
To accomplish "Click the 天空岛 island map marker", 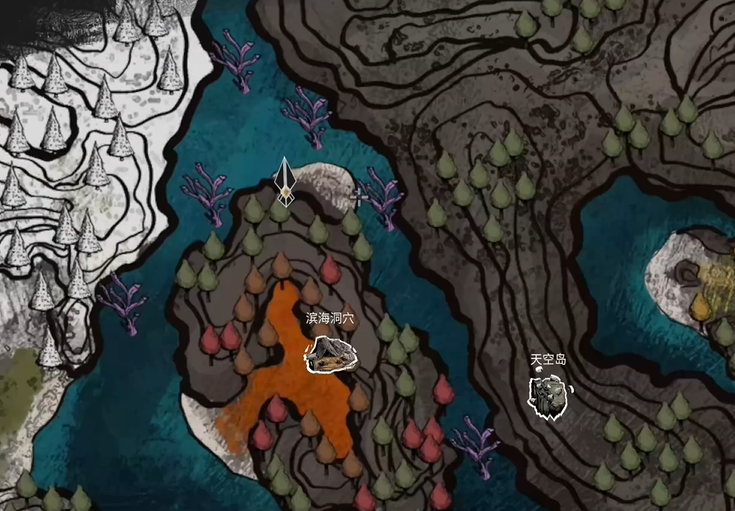I will pyautogui.click(x=547, y=395).
